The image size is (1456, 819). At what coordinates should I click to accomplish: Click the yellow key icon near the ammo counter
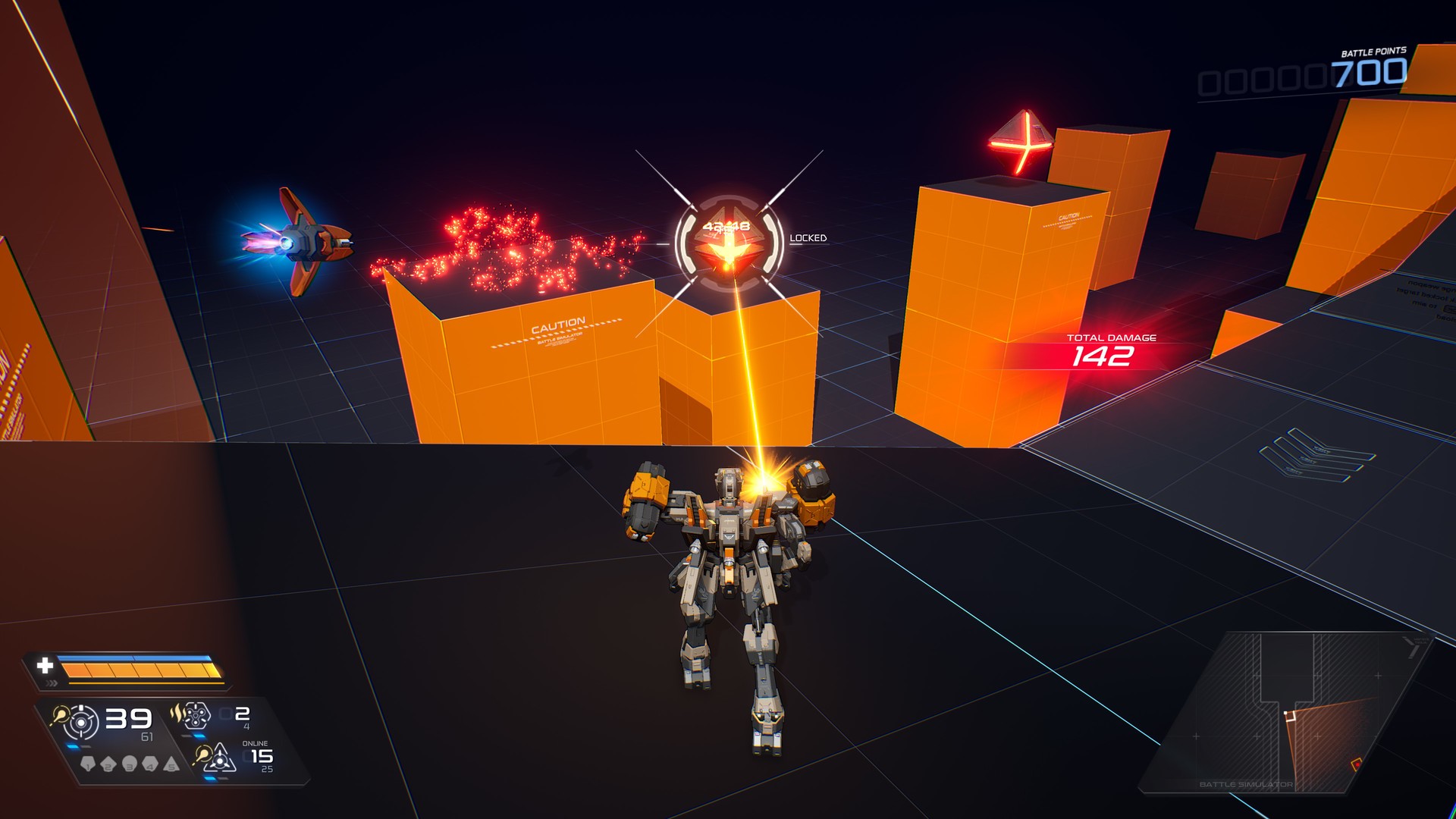(60, 717)
